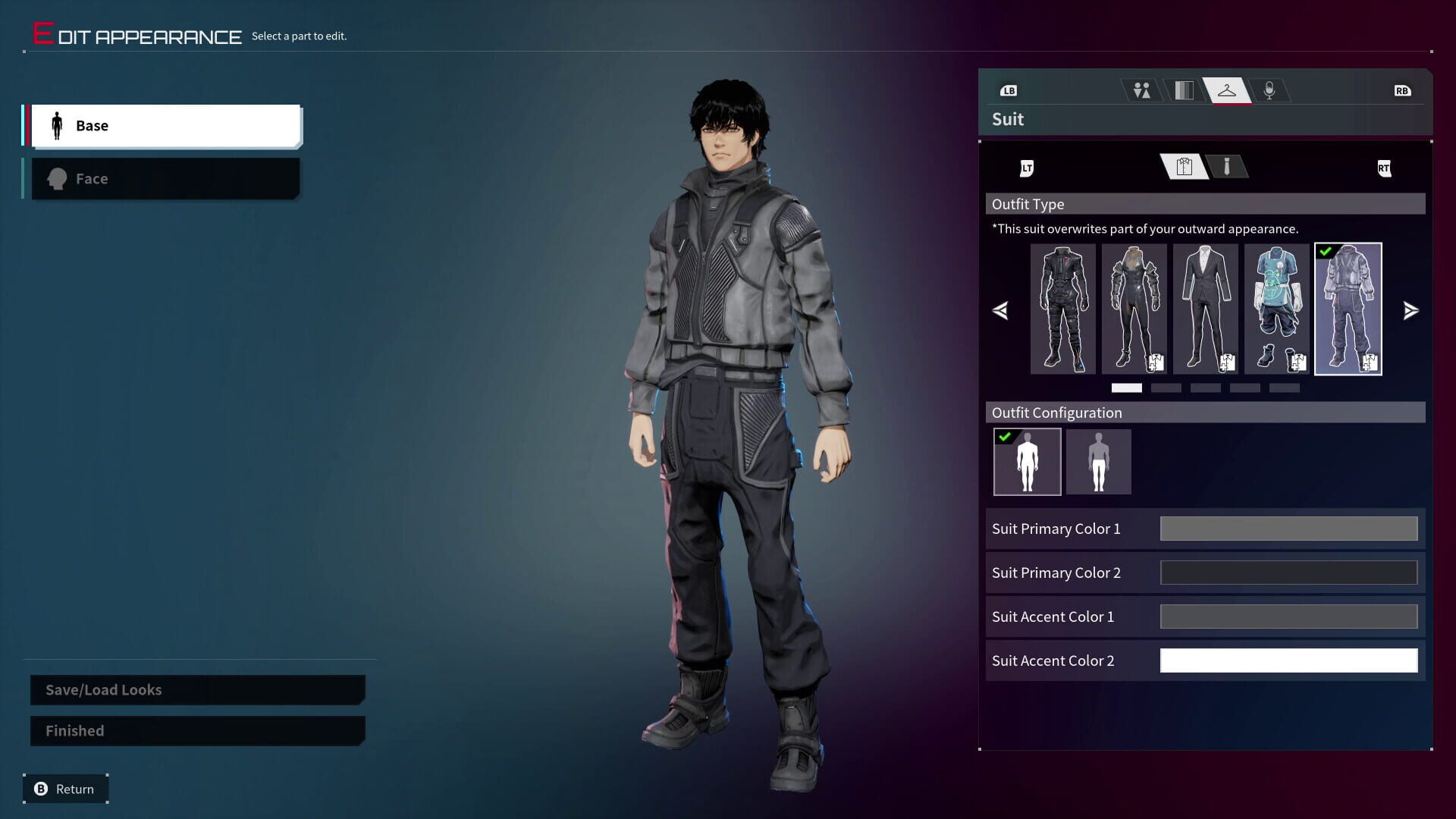Viewport: 1456px width, 819px height.
Task: Select the color palette category tab icon
Action: (x=1183, y=89)
